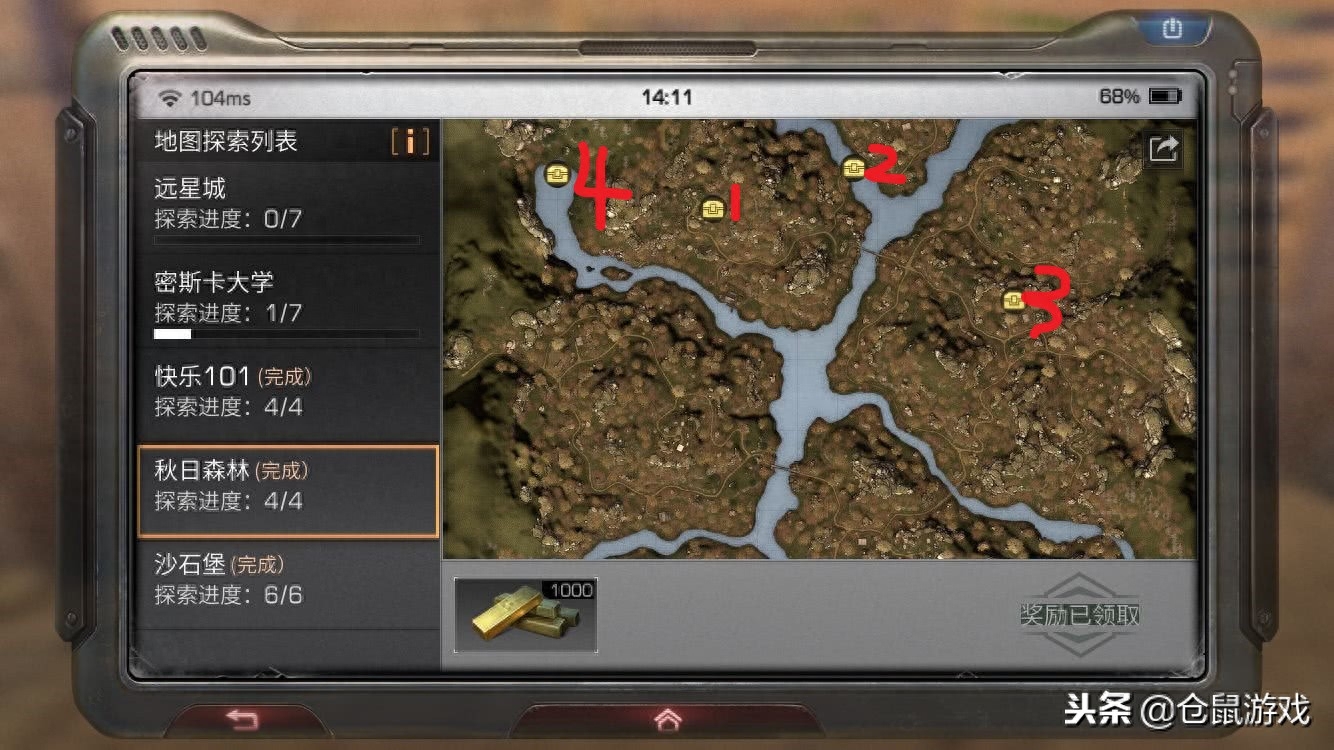Click the share icon on the map

1164,150
